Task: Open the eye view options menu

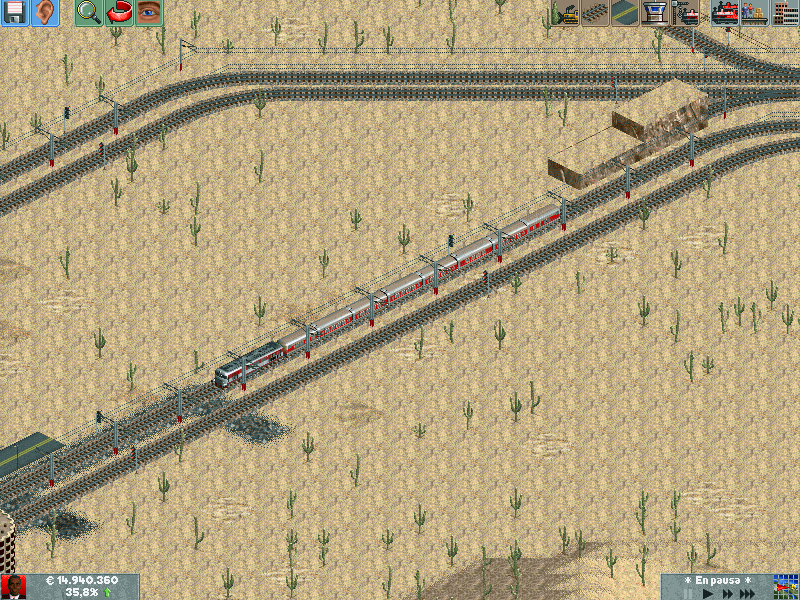Action: click(x=149, y=13)
